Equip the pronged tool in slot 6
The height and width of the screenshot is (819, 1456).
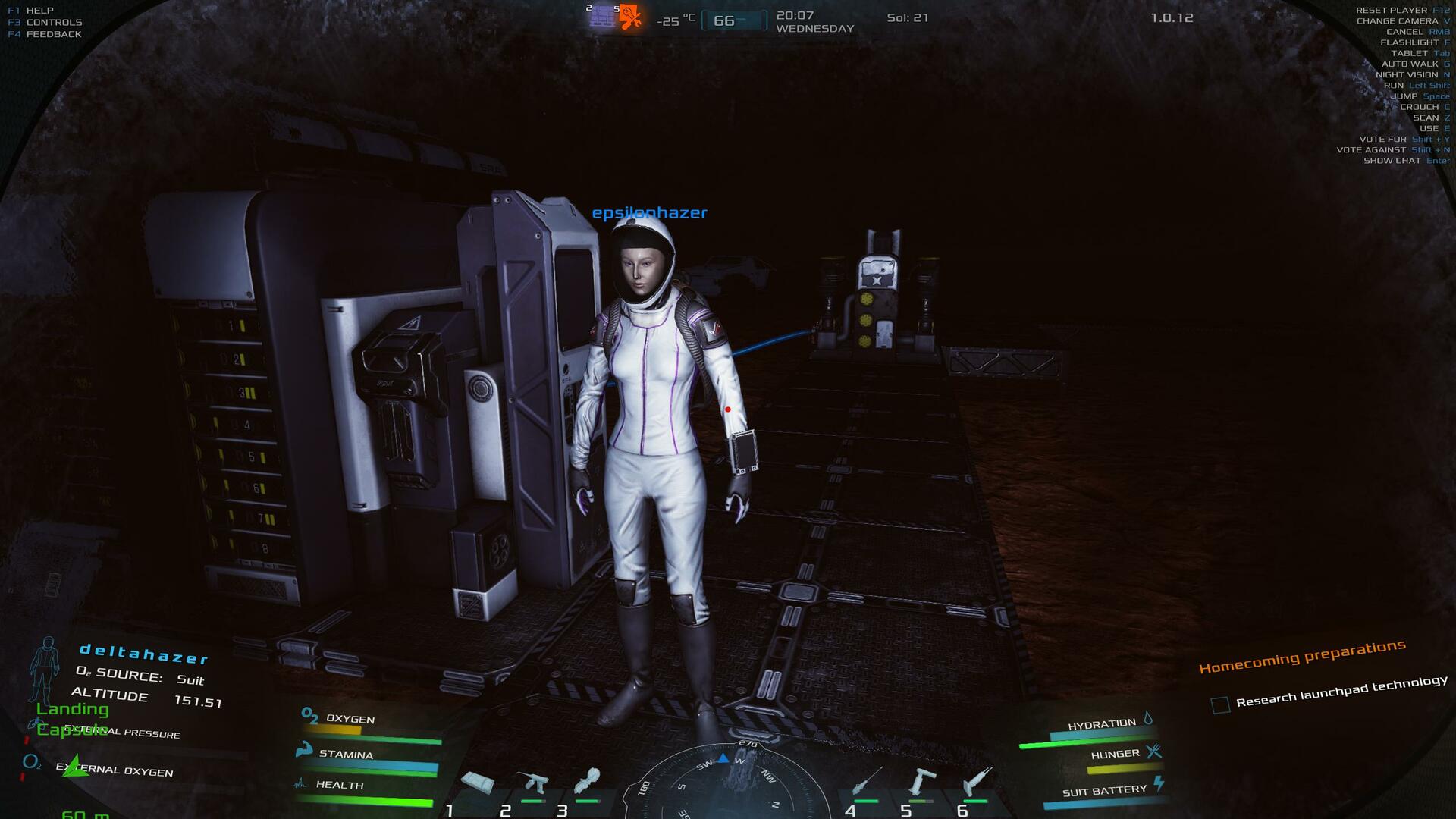point(977,781)
